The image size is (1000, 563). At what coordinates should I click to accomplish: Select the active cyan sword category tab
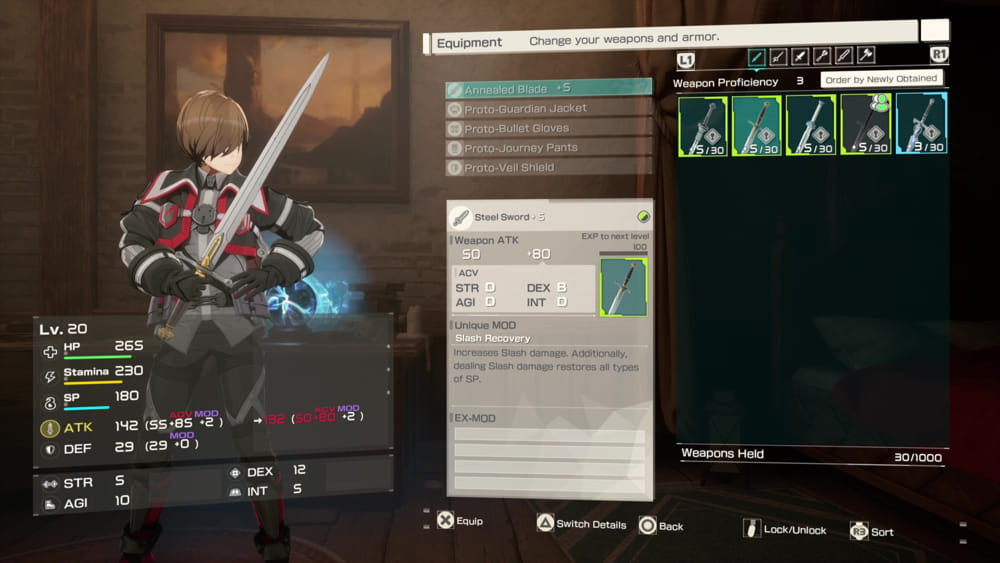click(757, 56)
